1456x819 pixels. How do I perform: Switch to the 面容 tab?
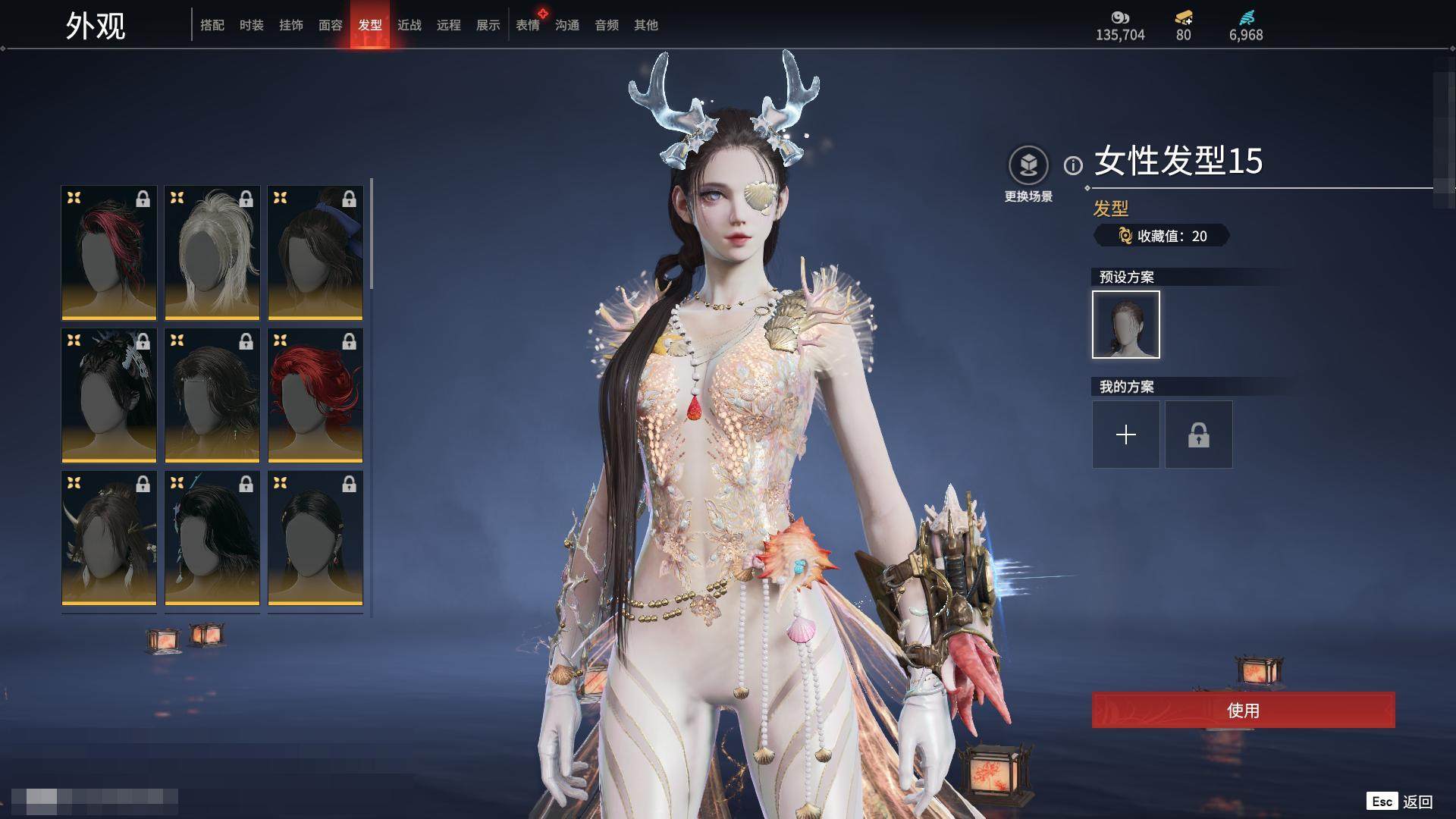click(x=331, y=25)
